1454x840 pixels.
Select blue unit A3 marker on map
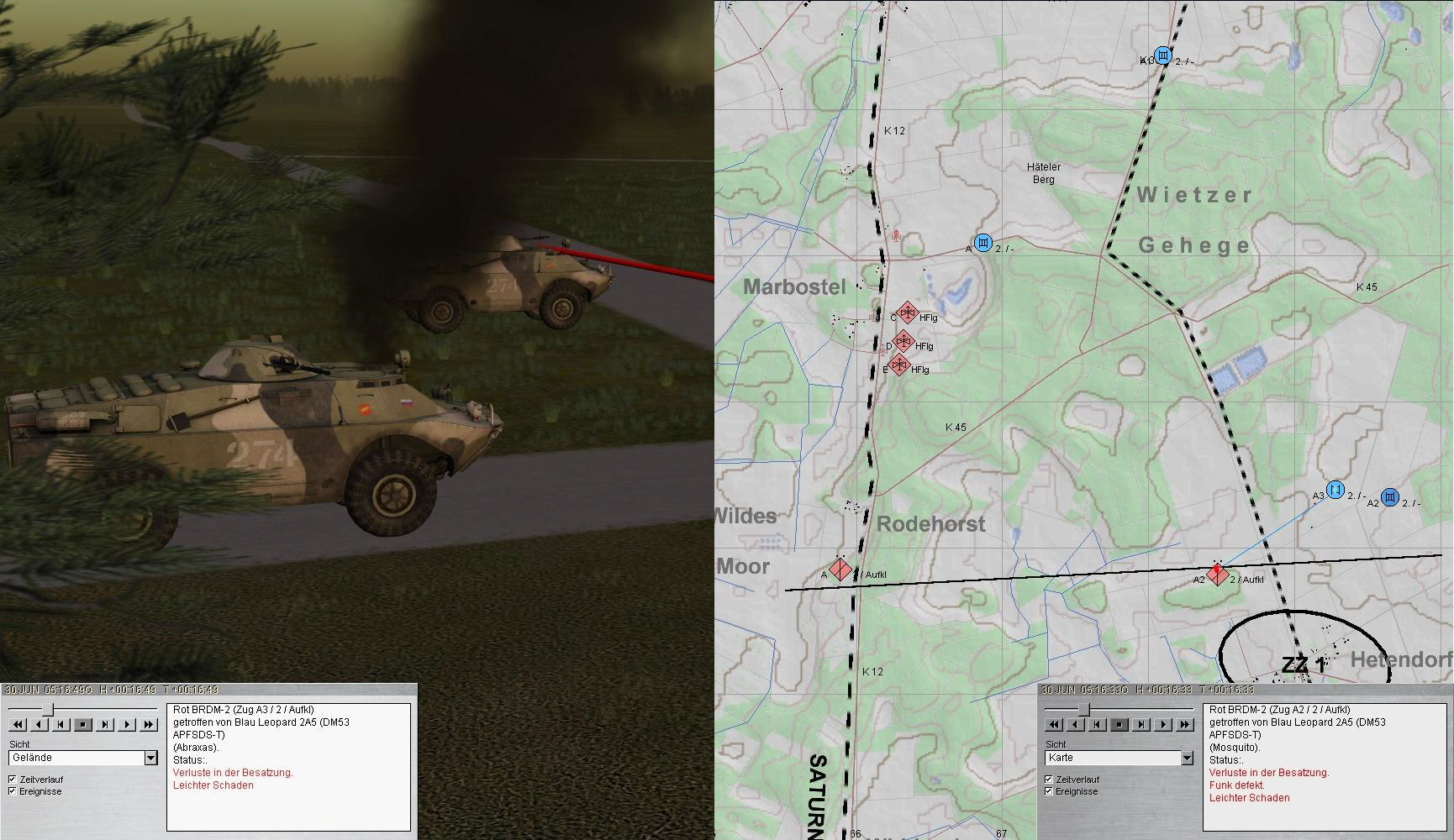pos(1335,490)
